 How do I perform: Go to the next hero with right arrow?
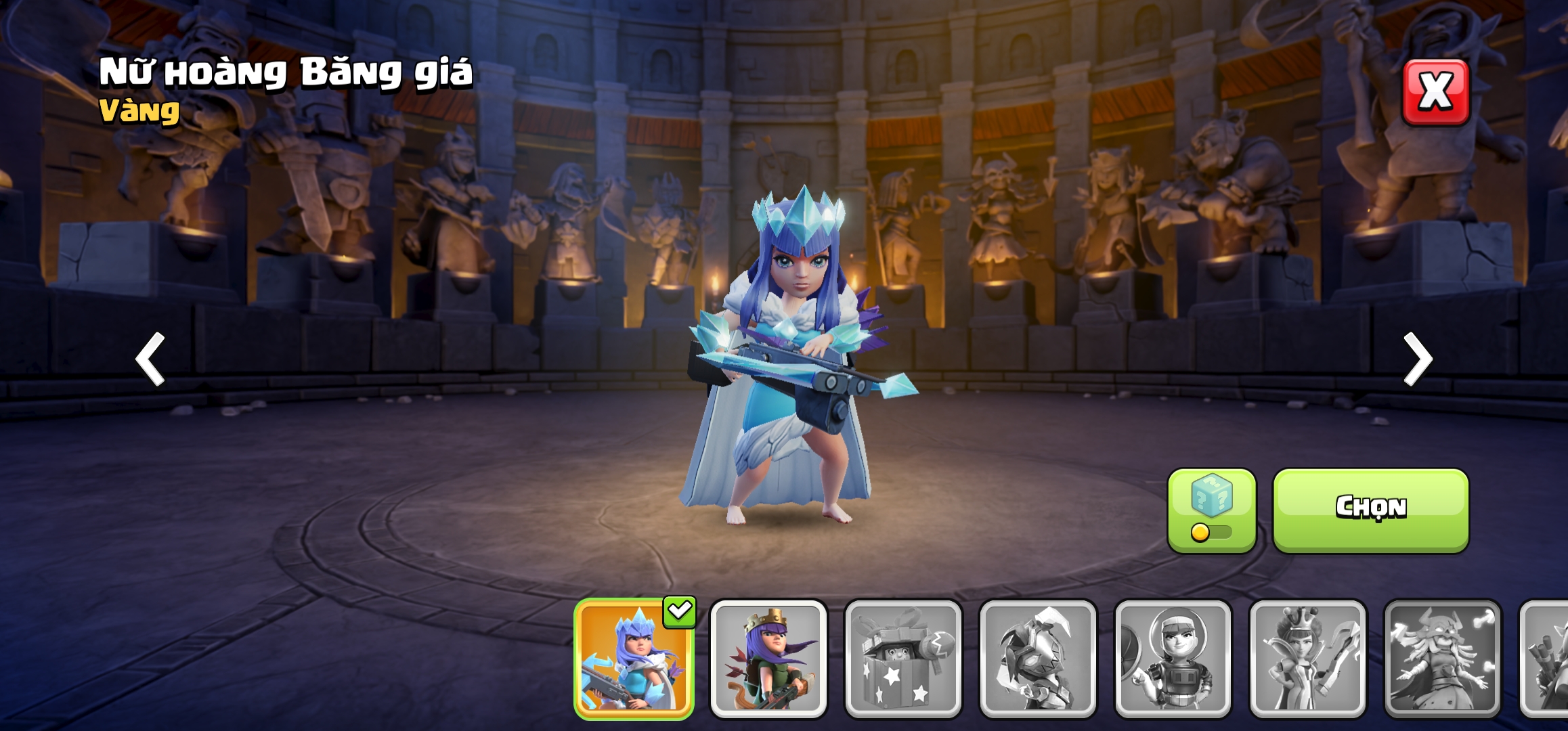(x=1418, y=359)
